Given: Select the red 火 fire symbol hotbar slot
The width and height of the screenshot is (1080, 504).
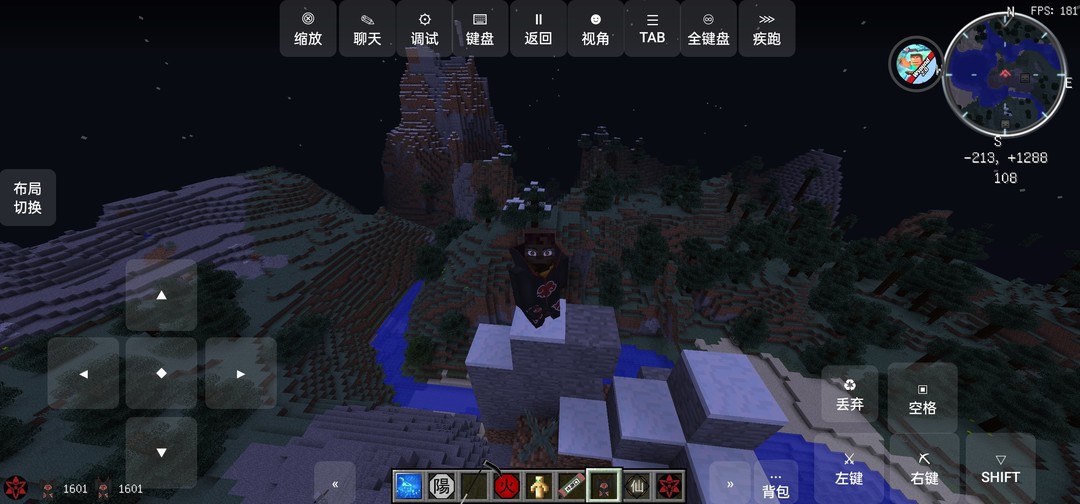Looking at the screenshot, I should pyautogui.click(x=505, y=486).
